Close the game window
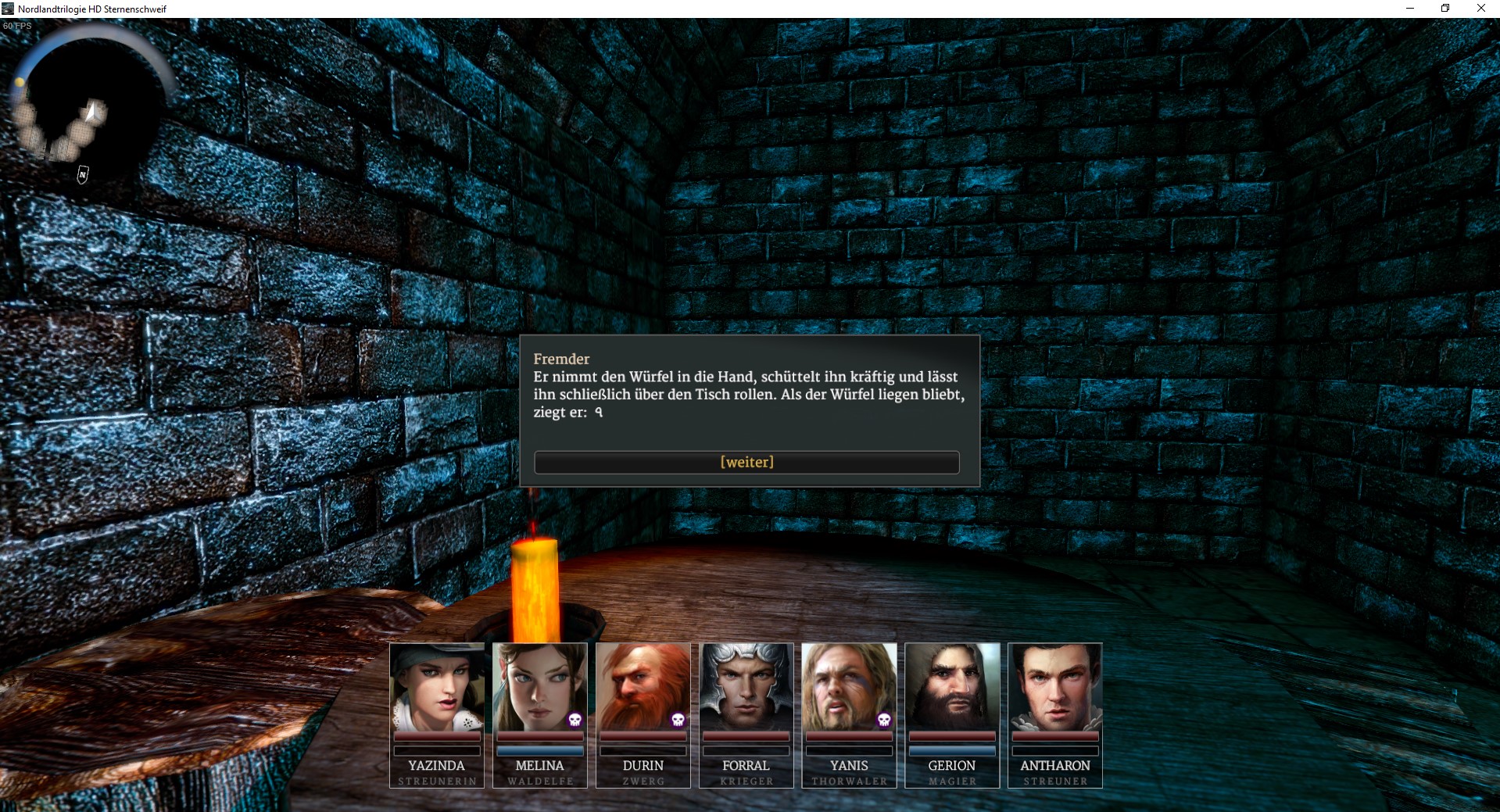The image size is (1500, 812). tap(1480, 9)
